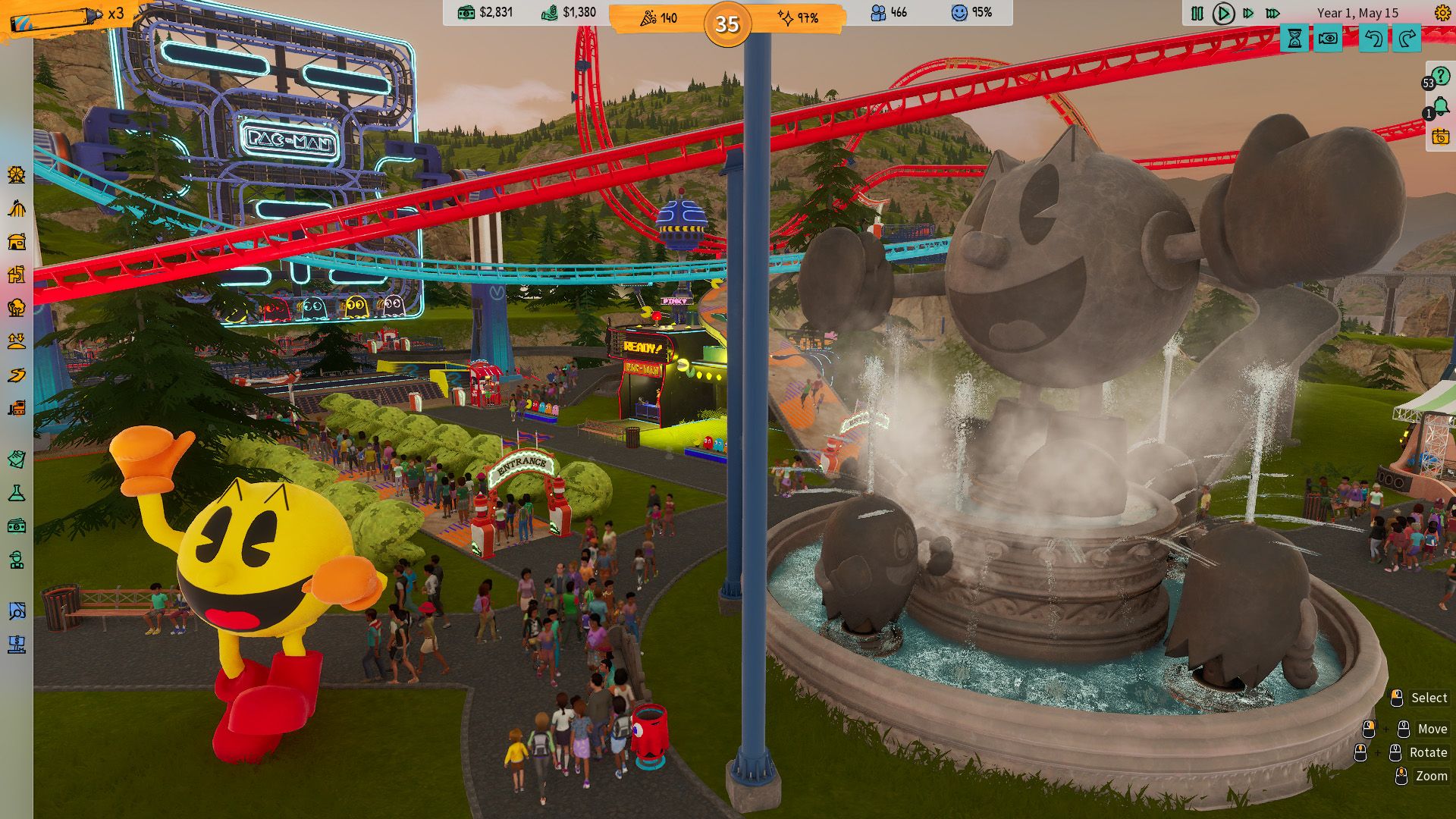The height and width of the screenshot is (819, 1456).
Task: Open the rides menu via ferris wheel icon
Action: pos(17,174)
